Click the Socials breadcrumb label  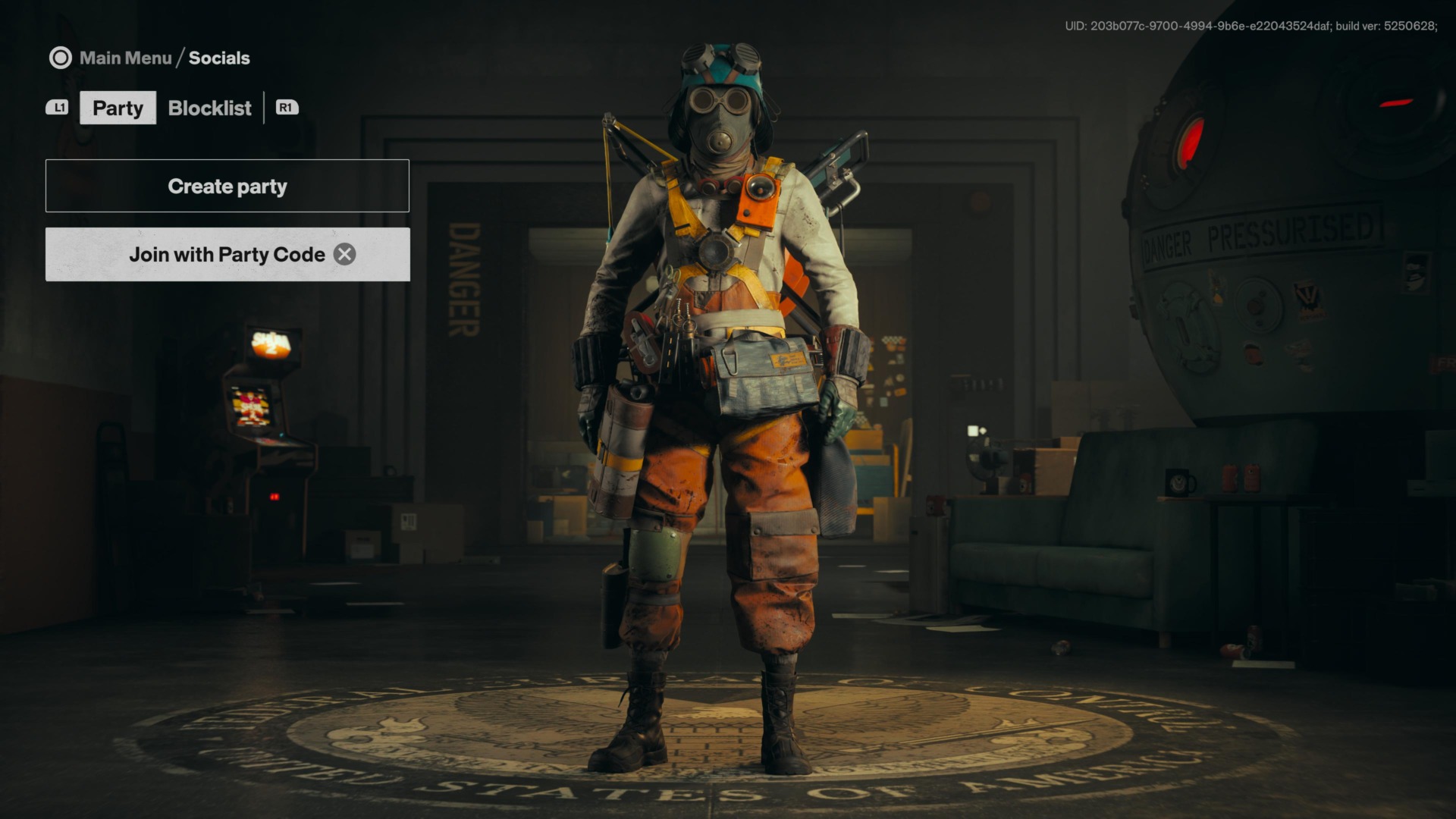pos(220,57)
